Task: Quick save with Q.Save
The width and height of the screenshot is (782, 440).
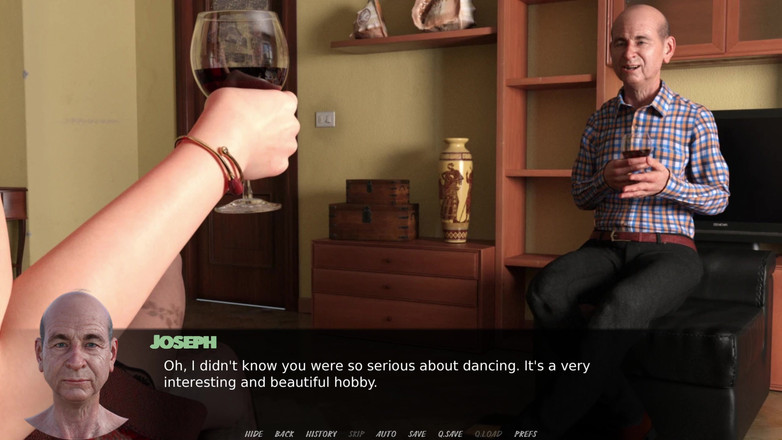Action: coord(450,434)
